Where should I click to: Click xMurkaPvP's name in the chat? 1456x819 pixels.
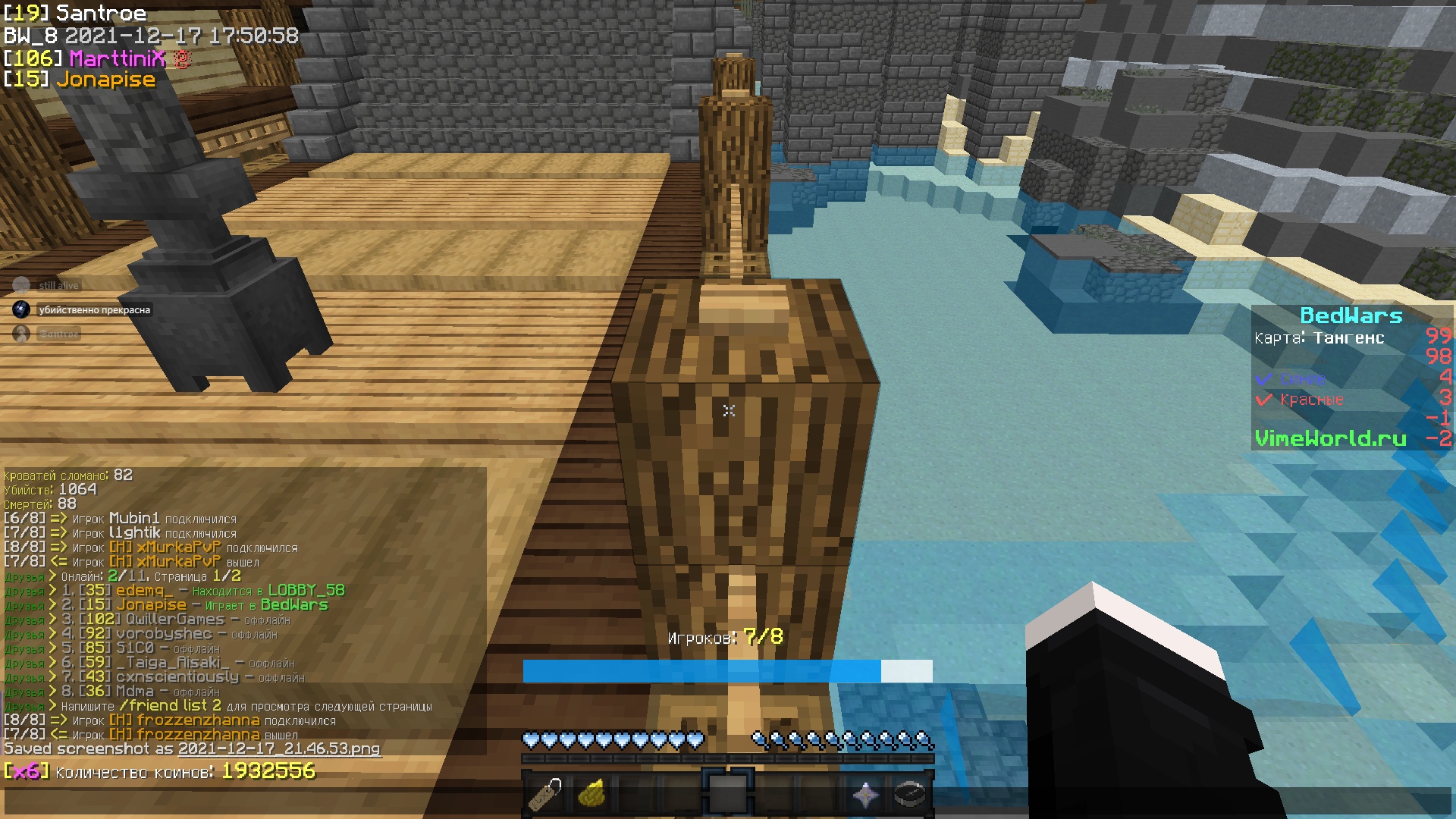tap(178, 547)
